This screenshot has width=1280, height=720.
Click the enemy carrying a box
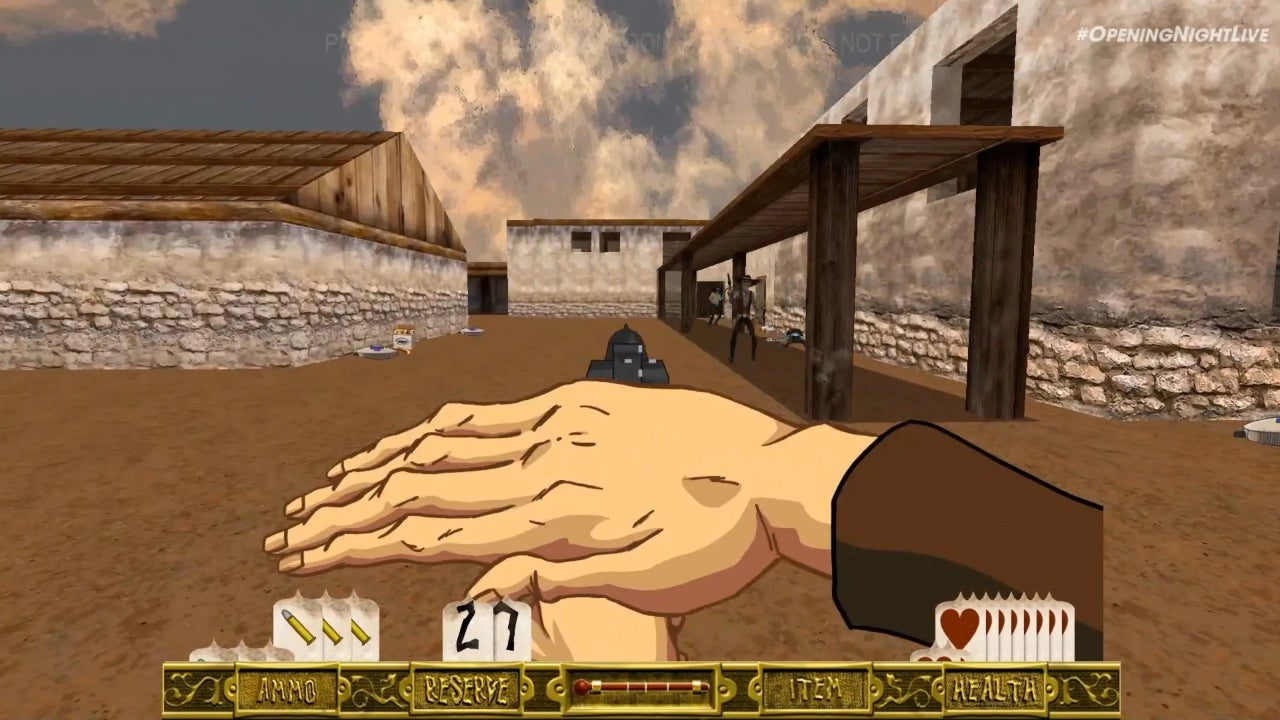716,300
